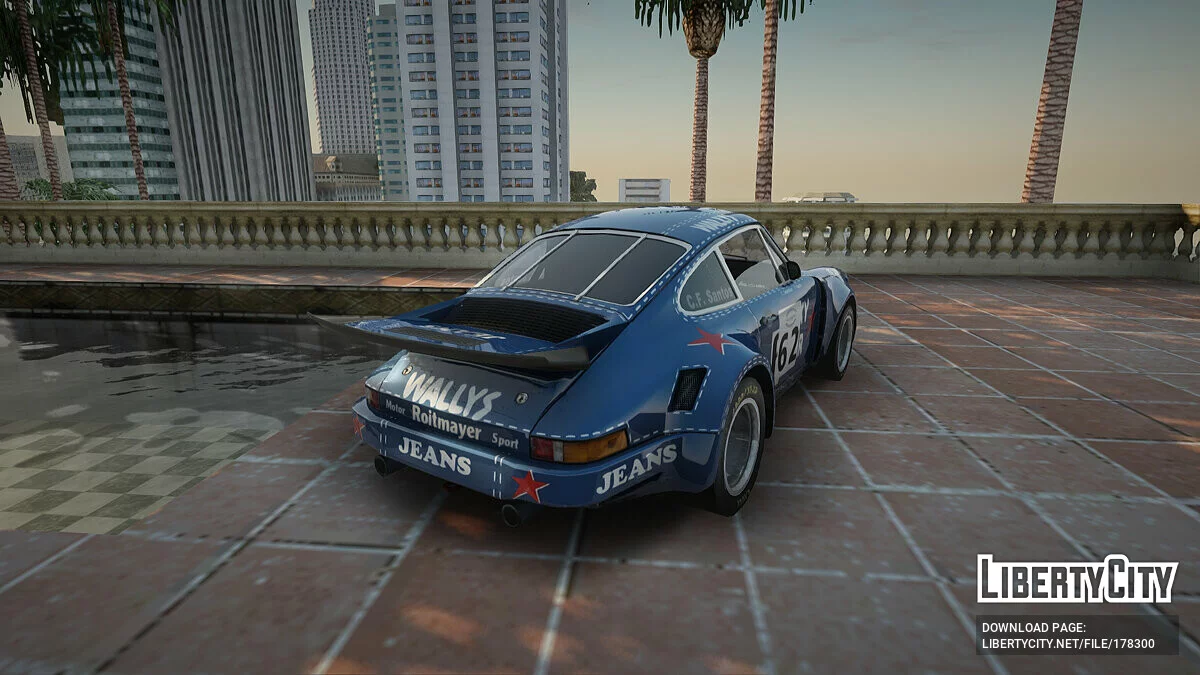Viewport: 1200px width, 675px height.
Task: Click the LibertyCity logo watermark
Action: coord(1077,579)
